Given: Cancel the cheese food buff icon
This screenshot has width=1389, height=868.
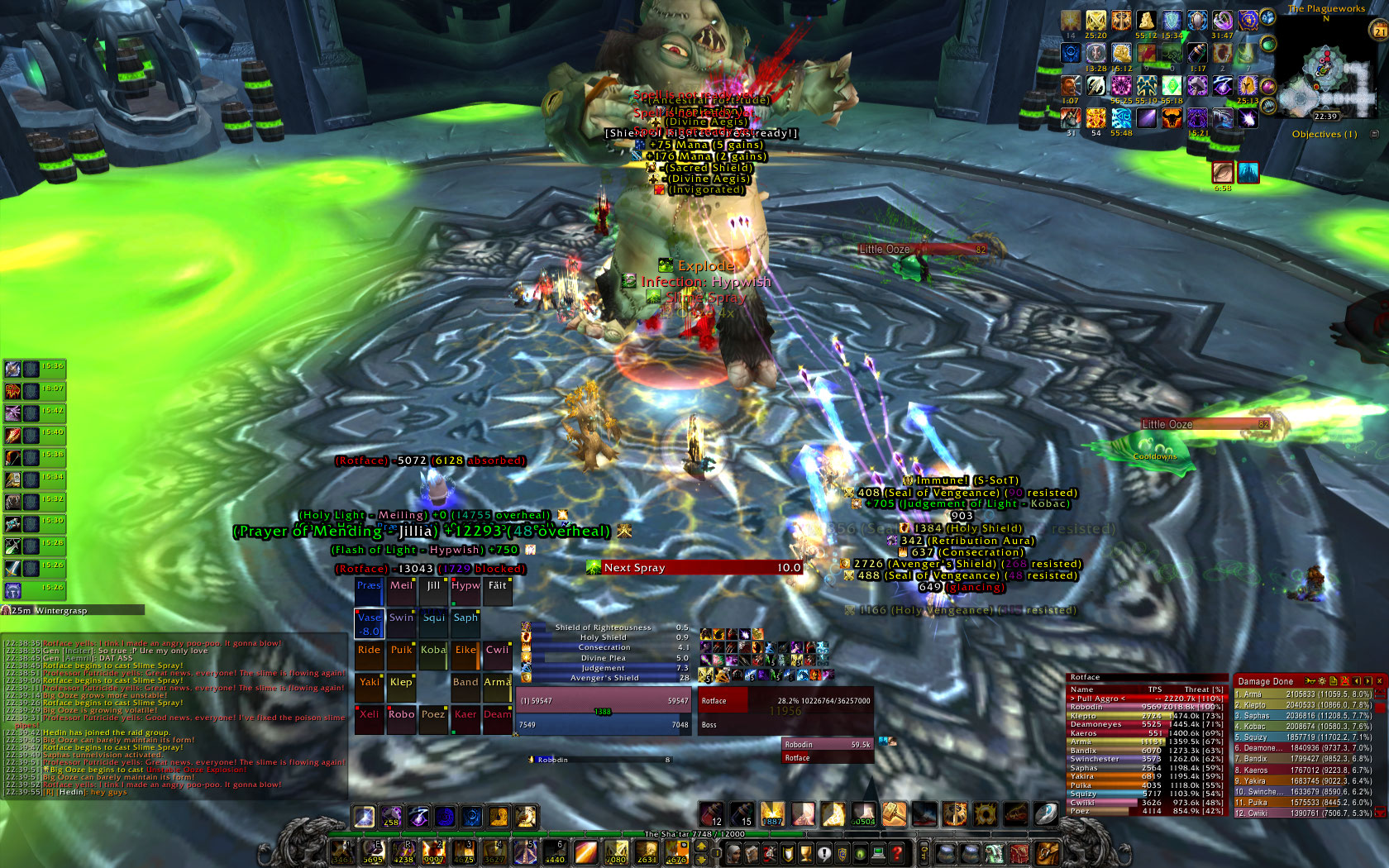Looking at the screenshot, I should click(1146, 21).
